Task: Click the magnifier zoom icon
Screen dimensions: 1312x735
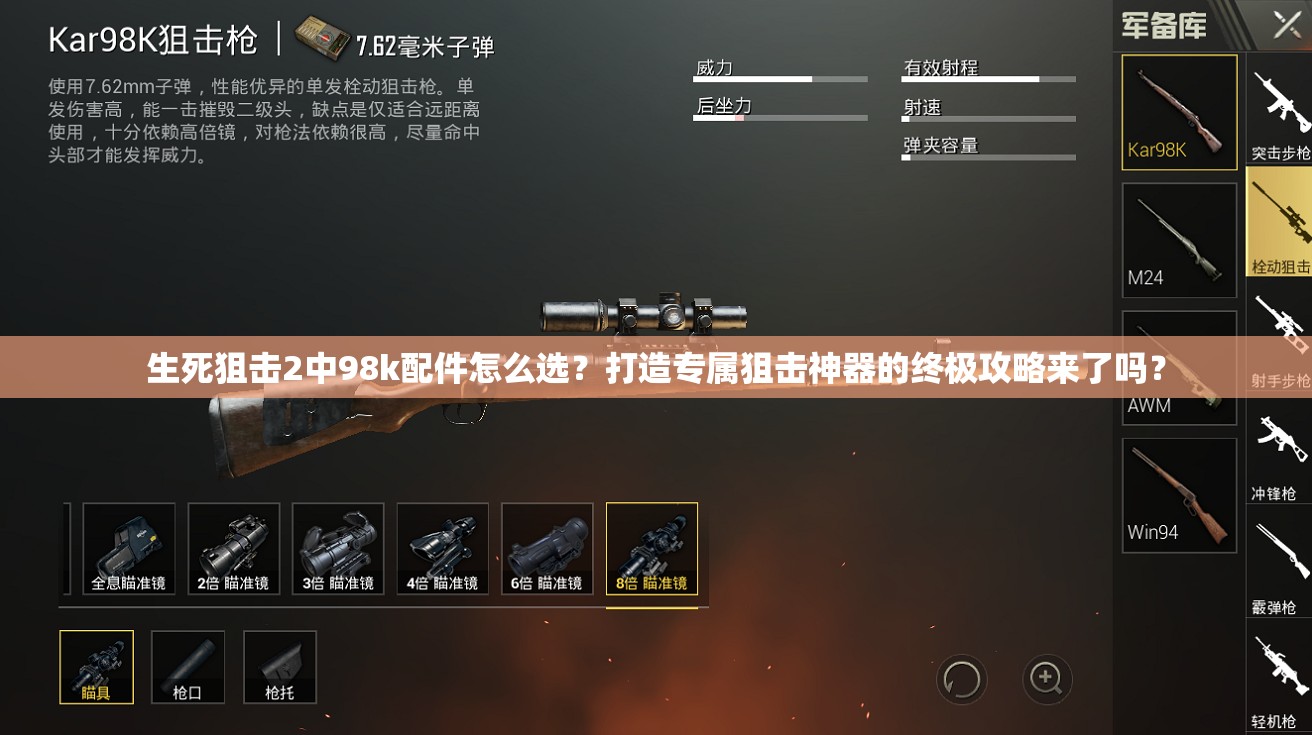Action: tap(1046, 679)
